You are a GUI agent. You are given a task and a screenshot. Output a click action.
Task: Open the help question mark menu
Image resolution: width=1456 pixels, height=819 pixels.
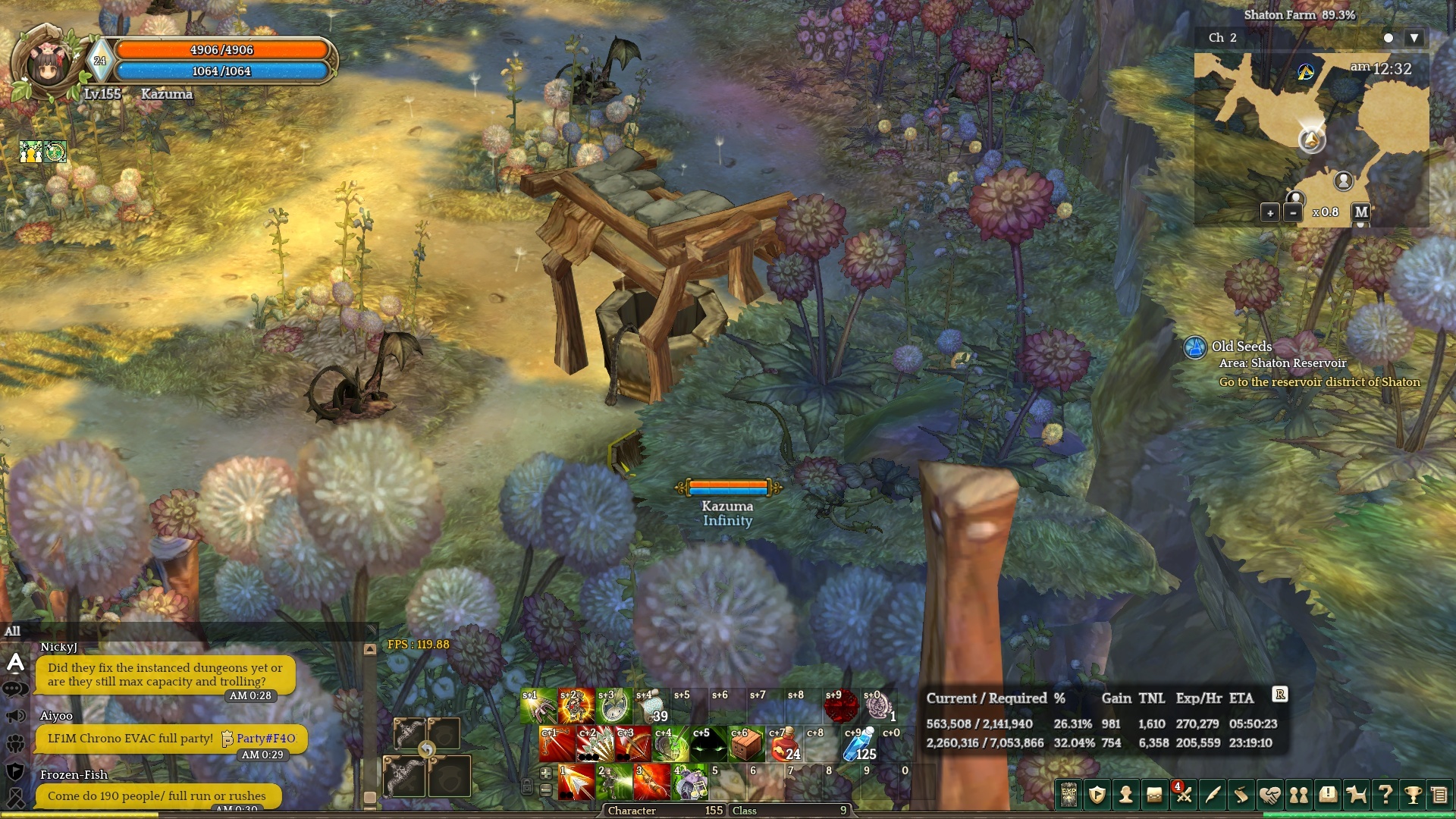1385,795
